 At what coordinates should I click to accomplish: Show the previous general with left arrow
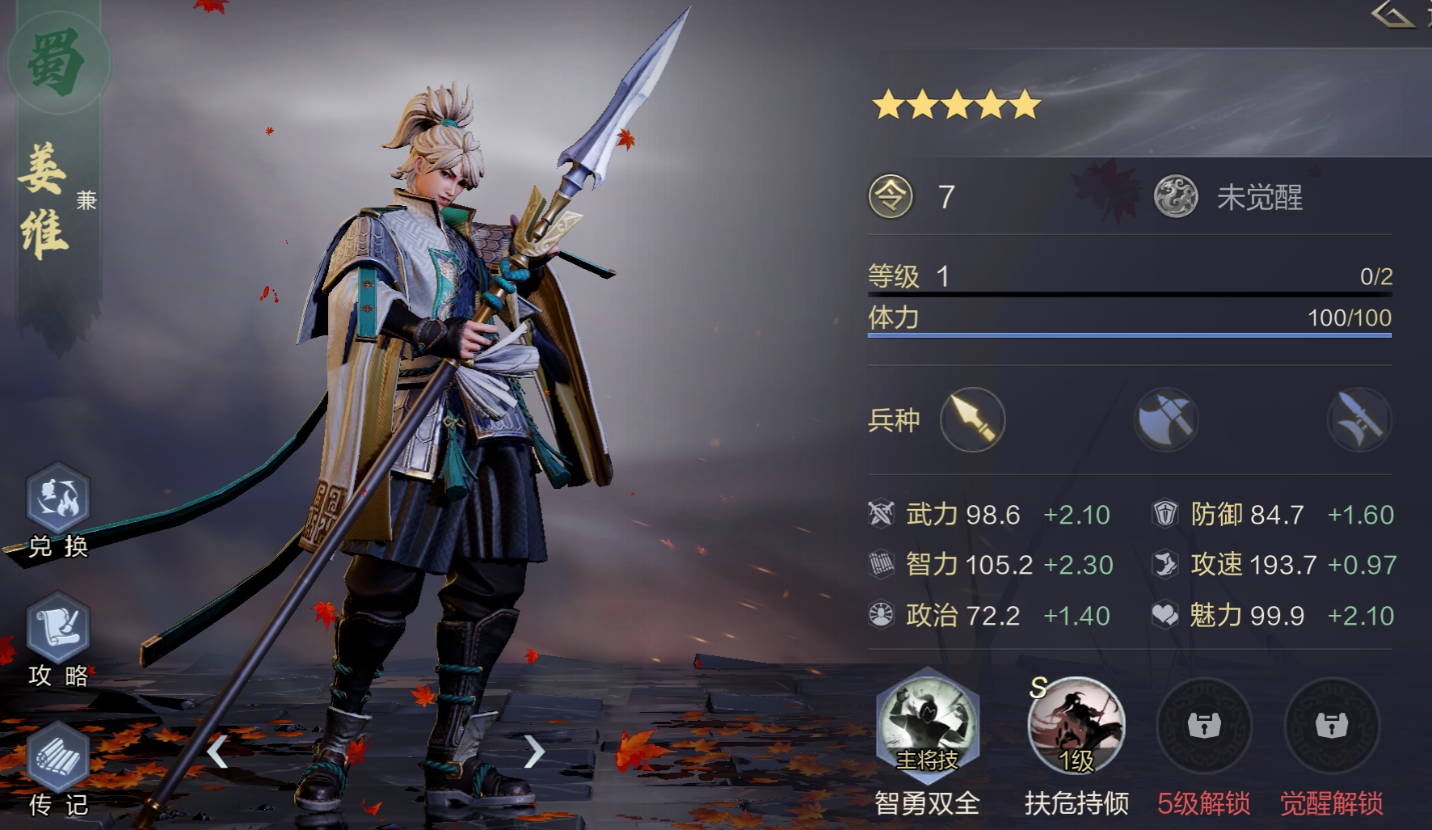pyautogui.click(x=217, y=750)
